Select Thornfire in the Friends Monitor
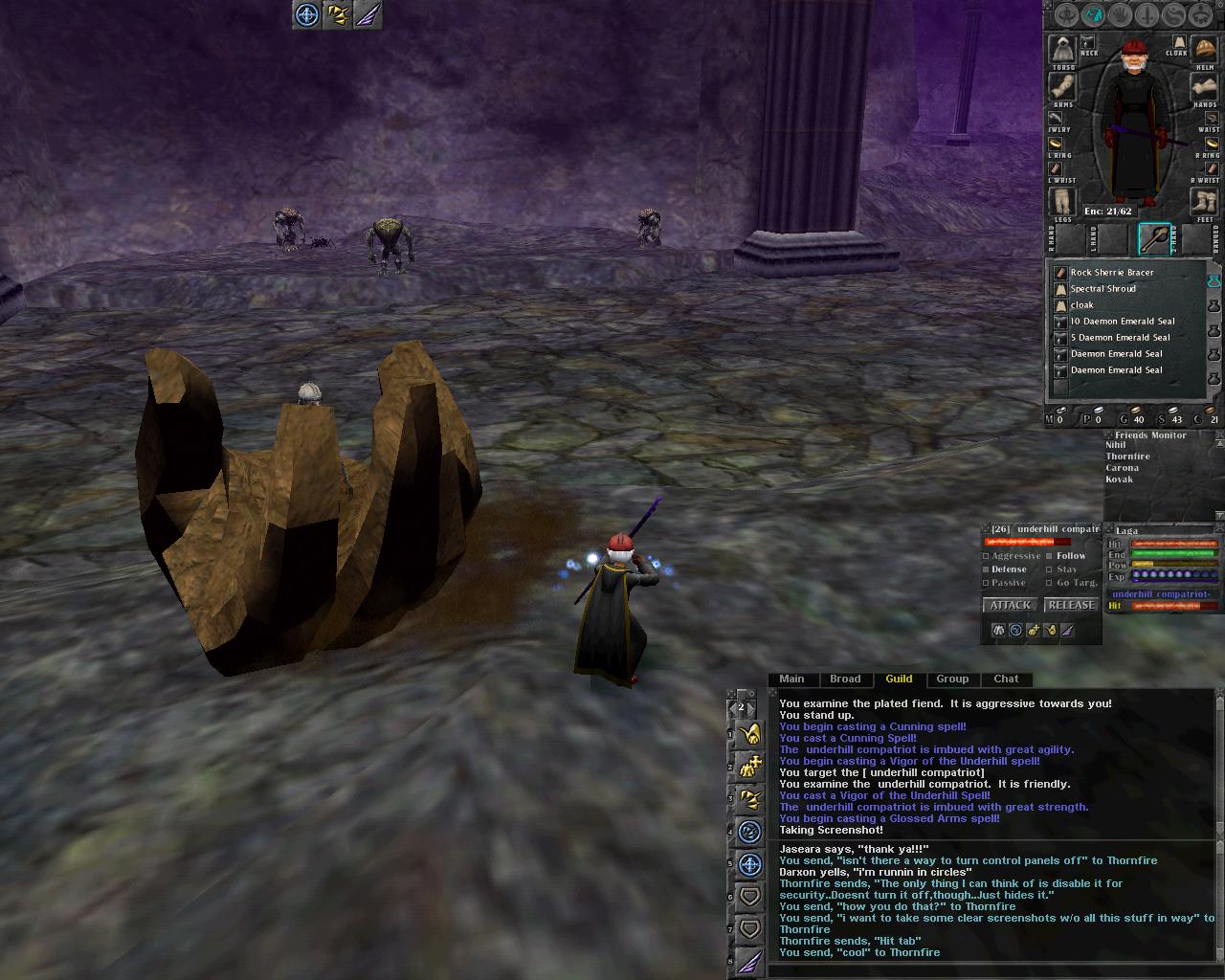 (x=1127, y=457)
